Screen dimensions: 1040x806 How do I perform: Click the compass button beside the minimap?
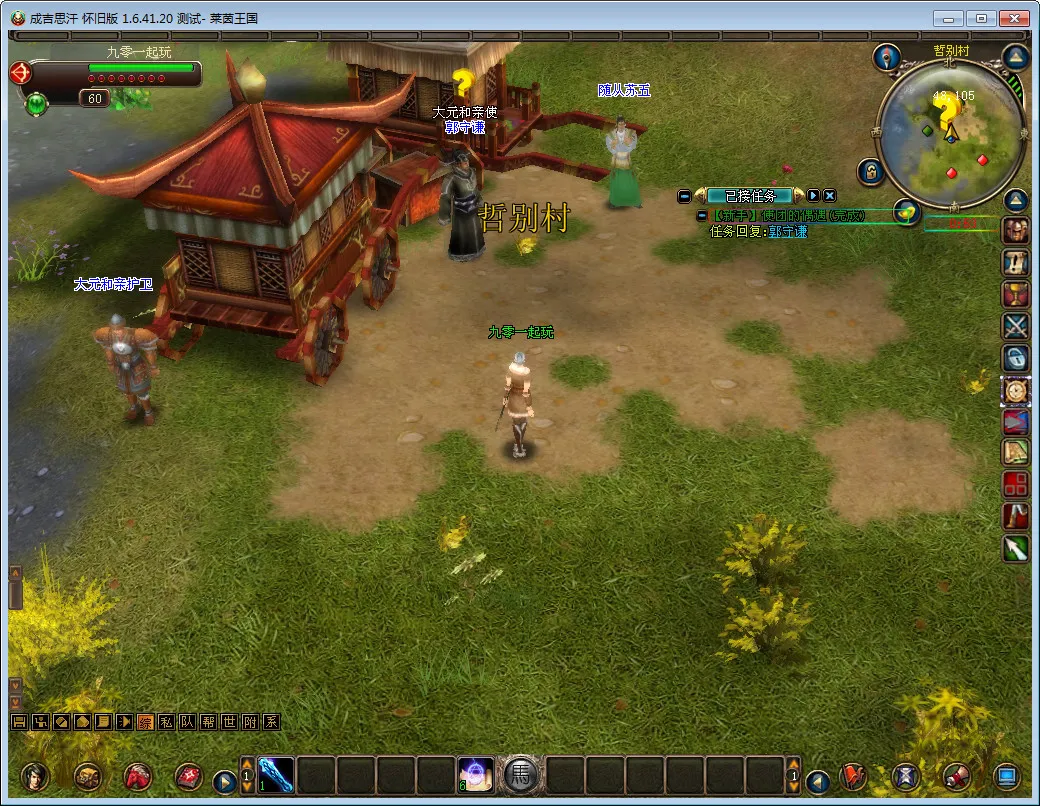[887, 57]
